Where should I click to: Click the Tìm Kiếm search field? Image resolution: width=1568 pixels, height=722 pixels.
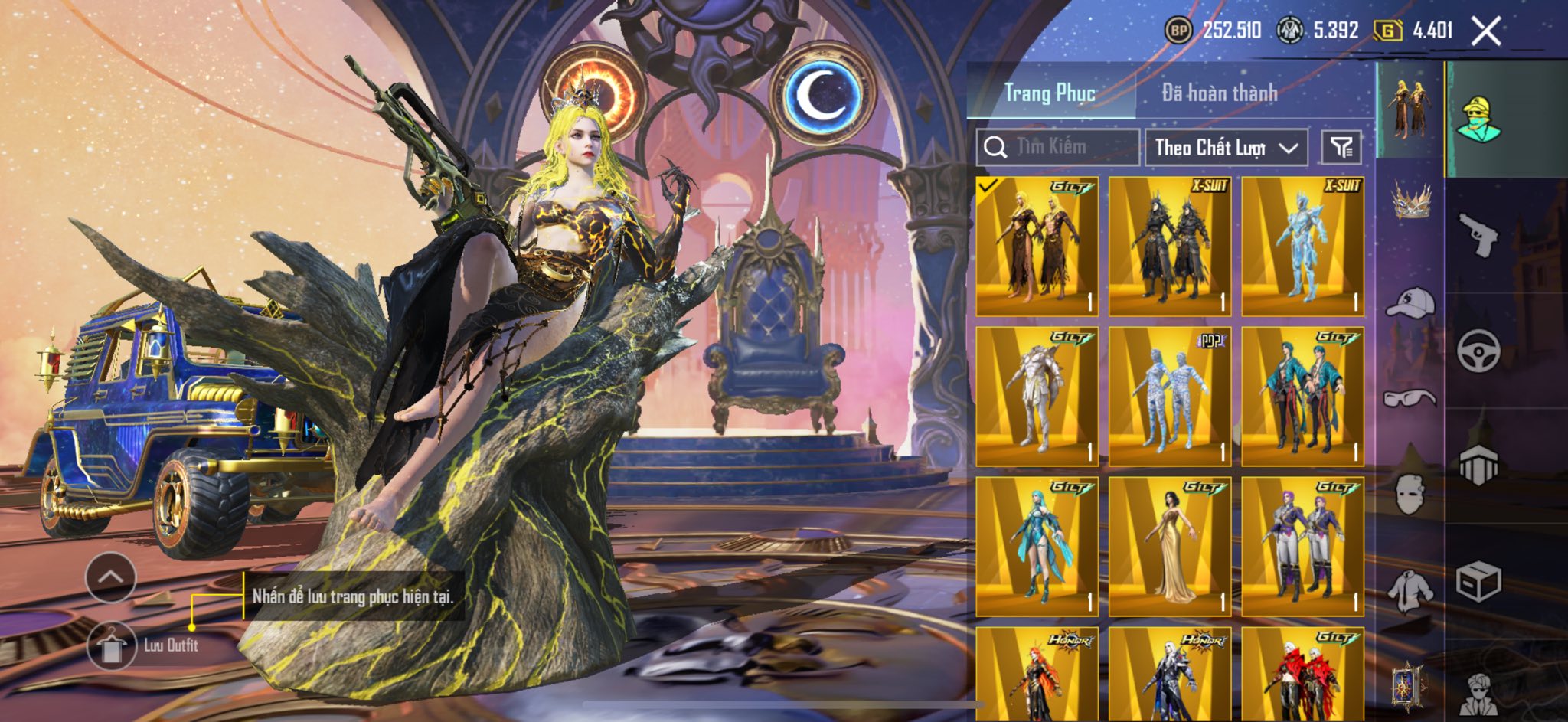click(x=1058, y=147)
